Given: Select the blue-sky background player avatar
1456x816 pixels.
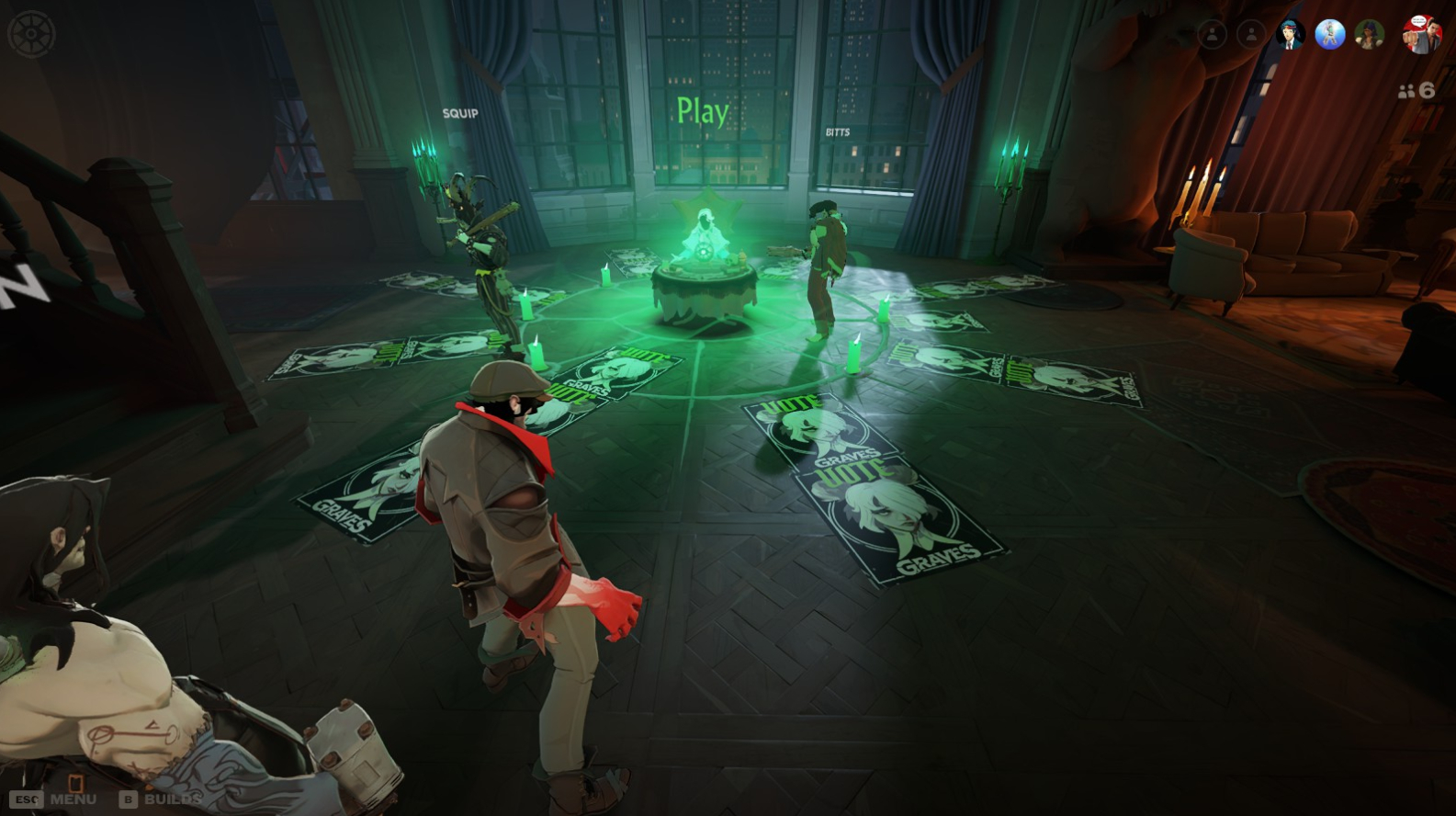Looking at the screenshot, I should [1329, 35].
